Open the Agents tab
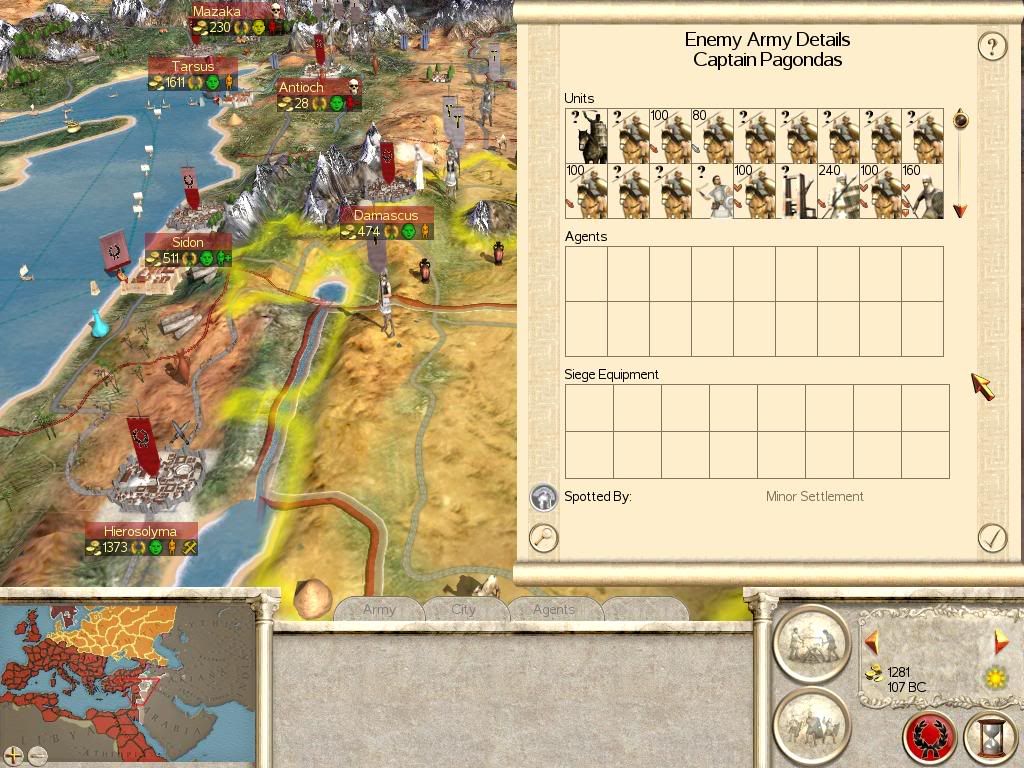 [x=554, y=609]
